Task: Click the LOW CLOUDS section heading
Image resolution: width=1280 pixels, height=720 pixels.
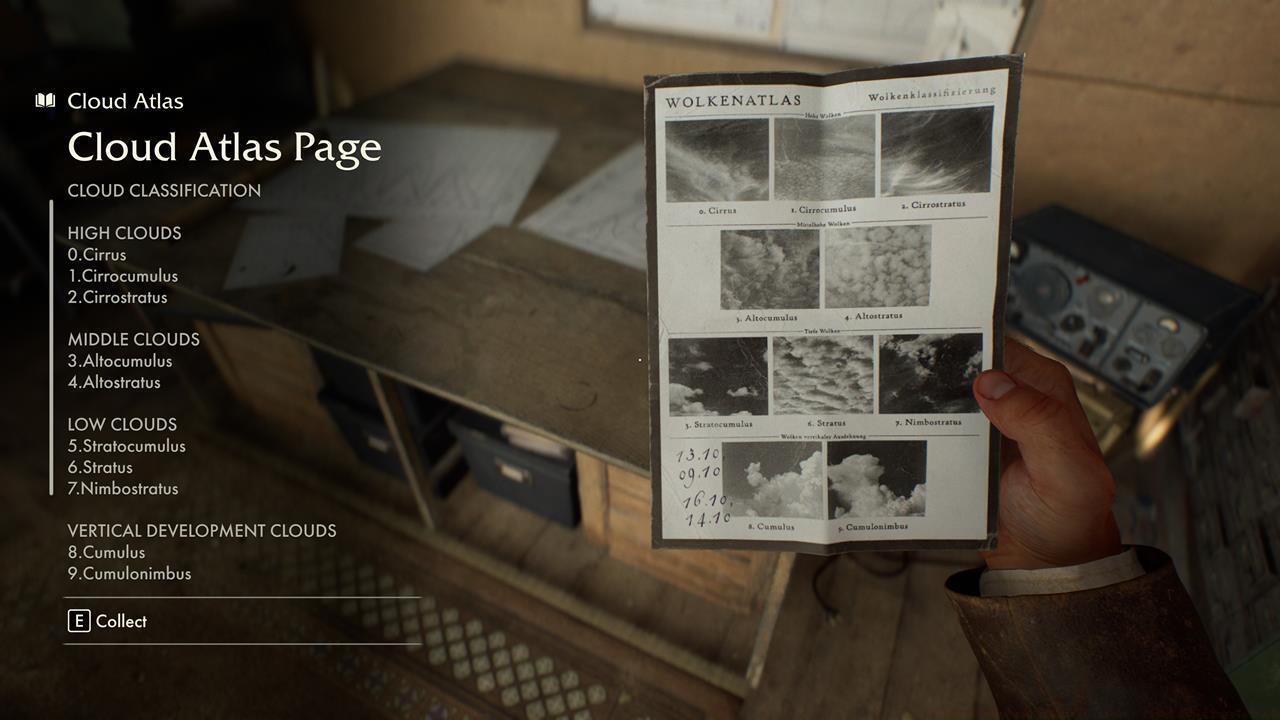Action: click(121, 424)
